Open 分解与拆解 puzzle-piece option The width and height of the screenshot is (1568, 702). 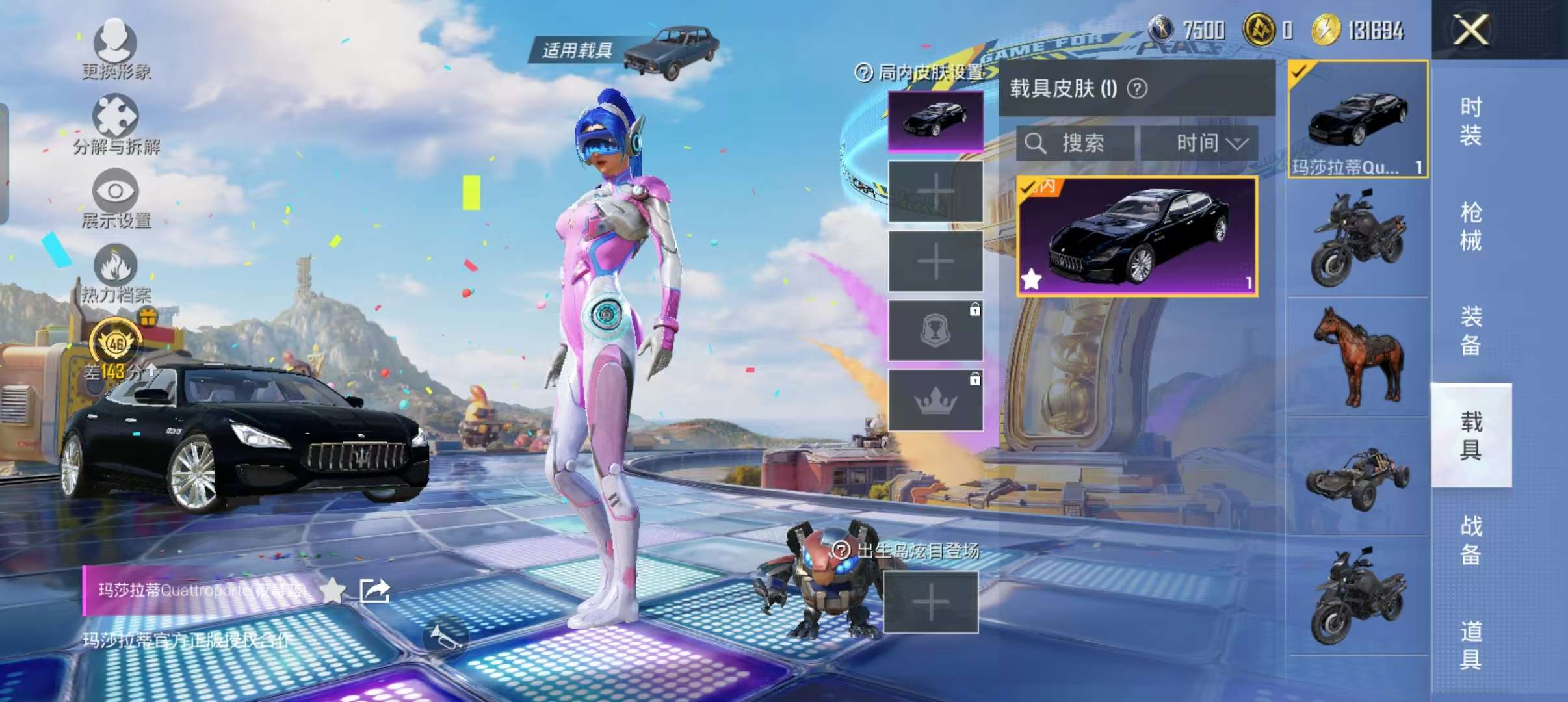pos(116,123)
